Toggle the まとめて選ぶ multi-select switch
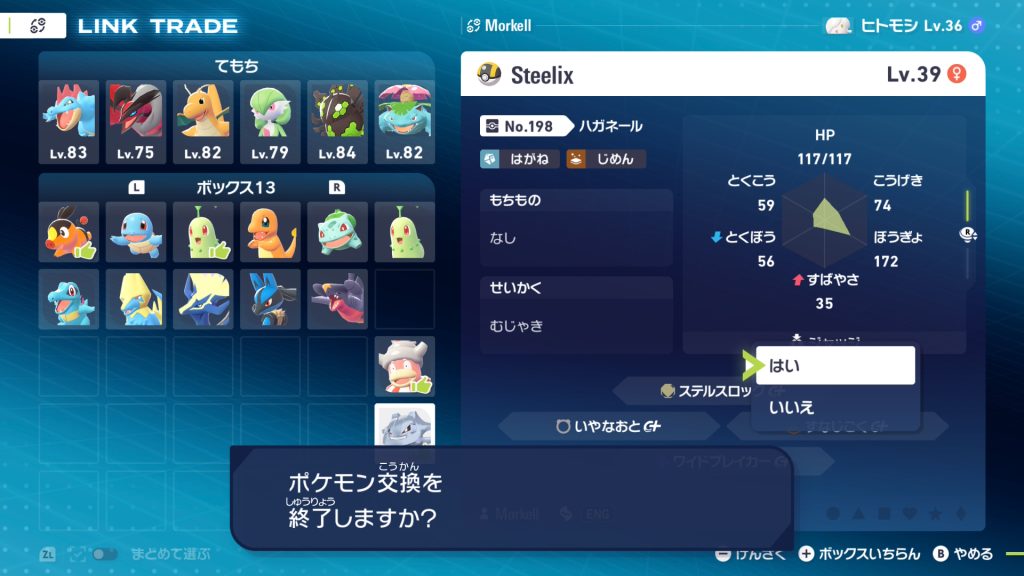The image size is (1024, 576). [105, 554]
